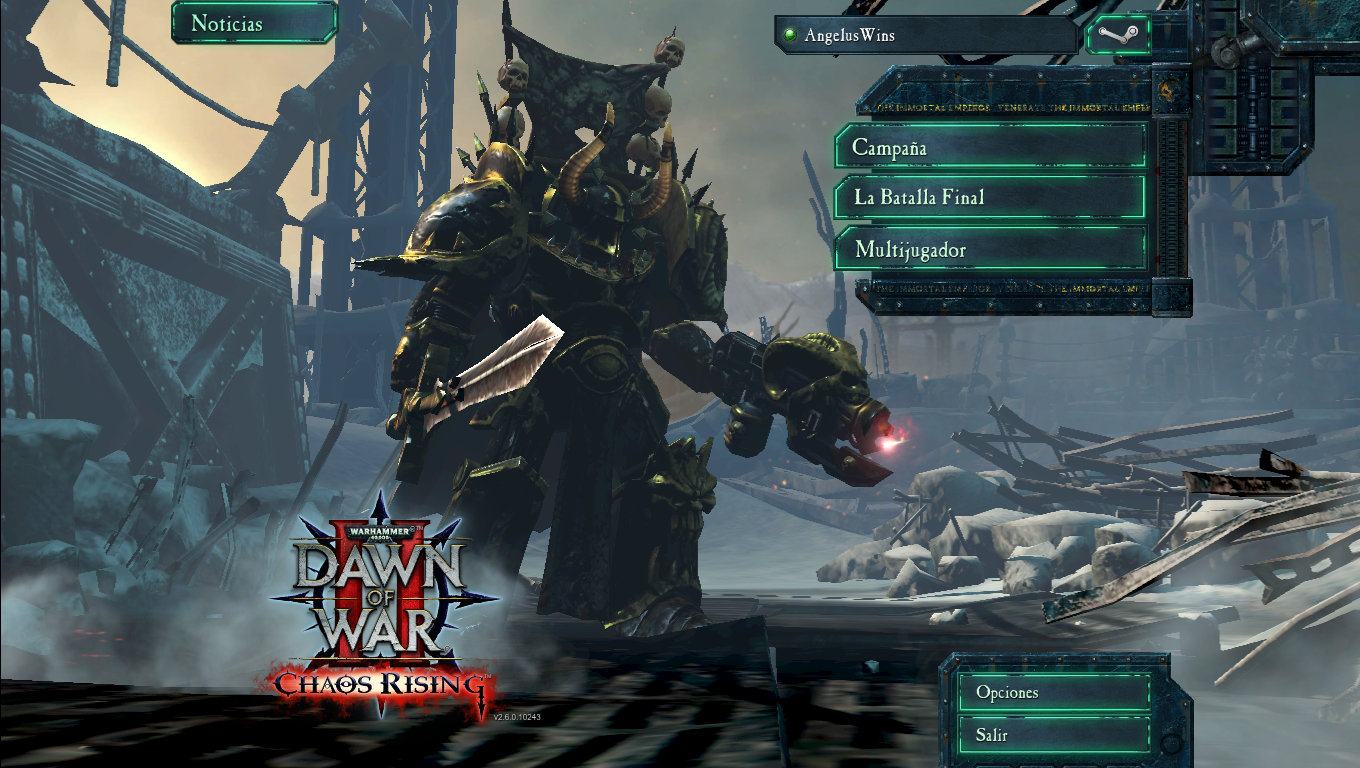Click Salir to quit the game
The height and width of the screenshot is (768, 1360).
tap(1053, 735)
